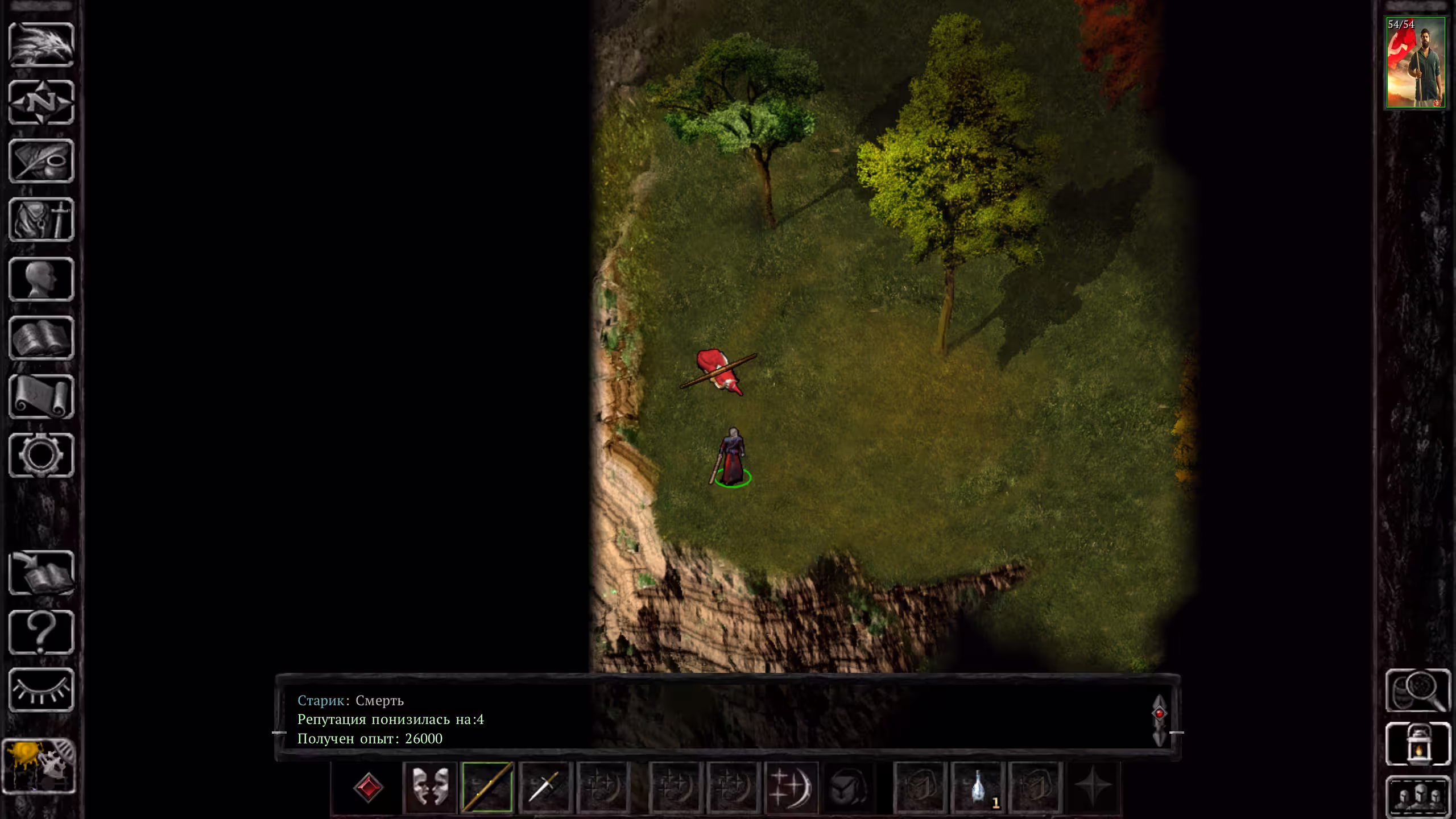Open the mage spellbook
The height and width of the screenshot is (819, 1456).
coord(42,338)
